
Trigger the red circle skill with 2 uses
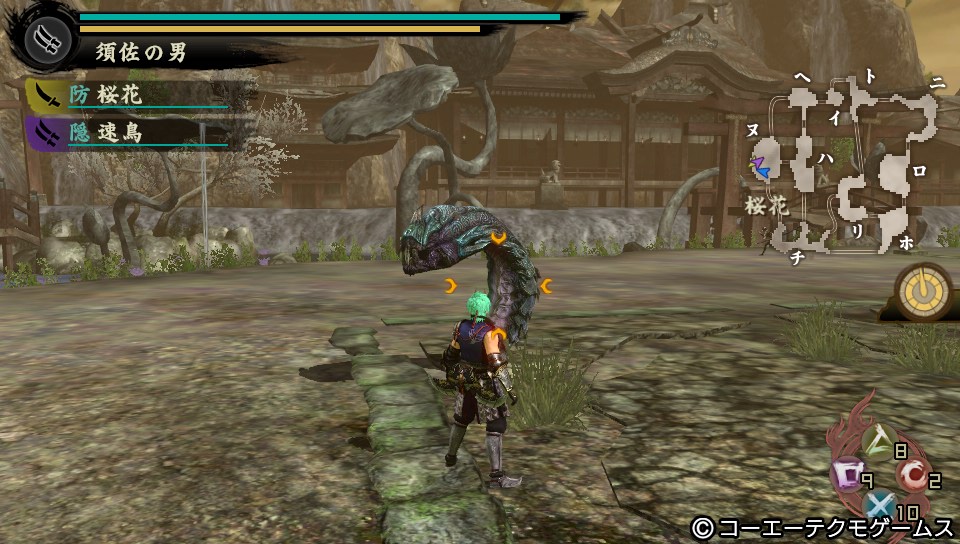tap(910, 473)
